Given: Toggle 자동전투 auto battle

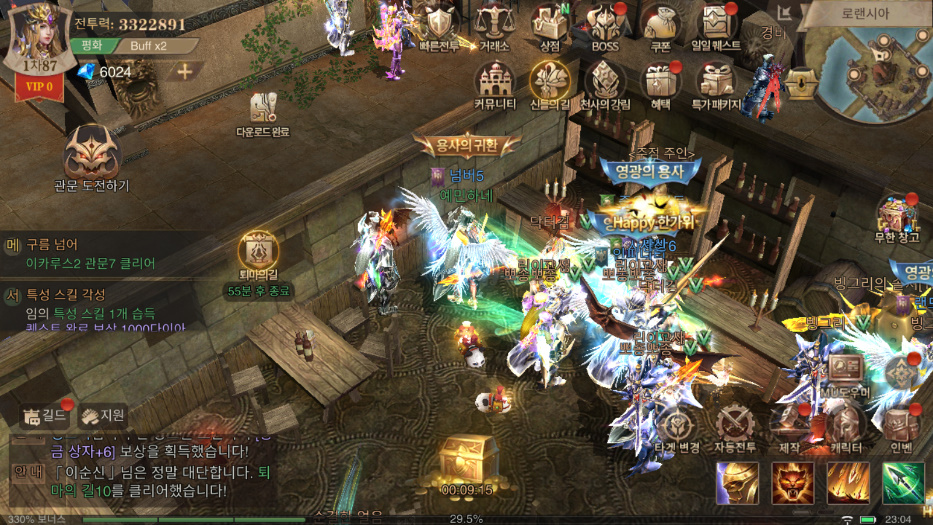Looking at the screenshot, I should 735,427.
